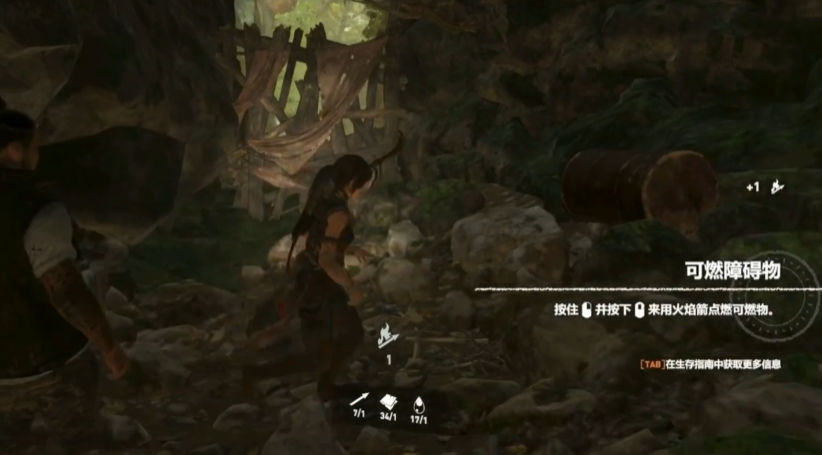Open the 可燃障碍物 tutorial title

click(733, 270)
